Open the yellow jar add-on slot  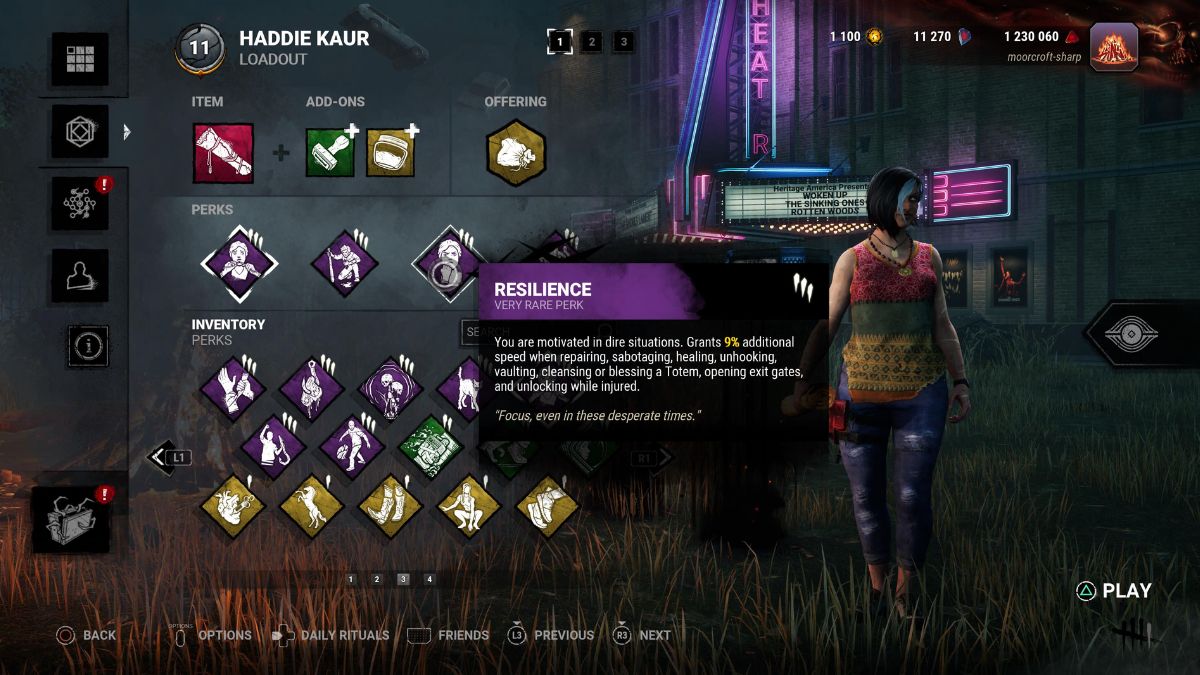[391, 153]
